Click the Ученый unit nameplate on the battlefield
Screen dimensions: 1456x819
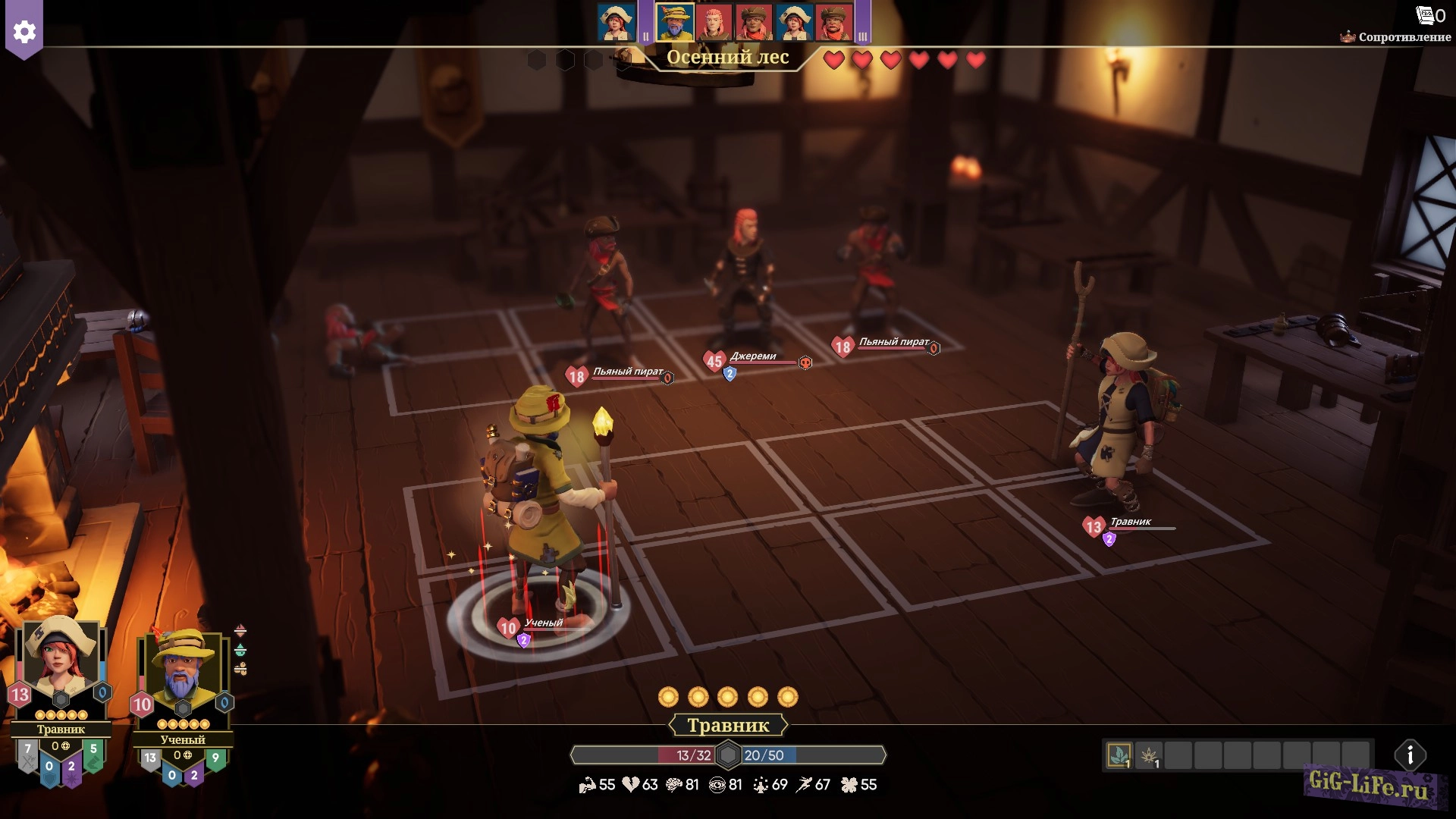click(x=543, y=623)
